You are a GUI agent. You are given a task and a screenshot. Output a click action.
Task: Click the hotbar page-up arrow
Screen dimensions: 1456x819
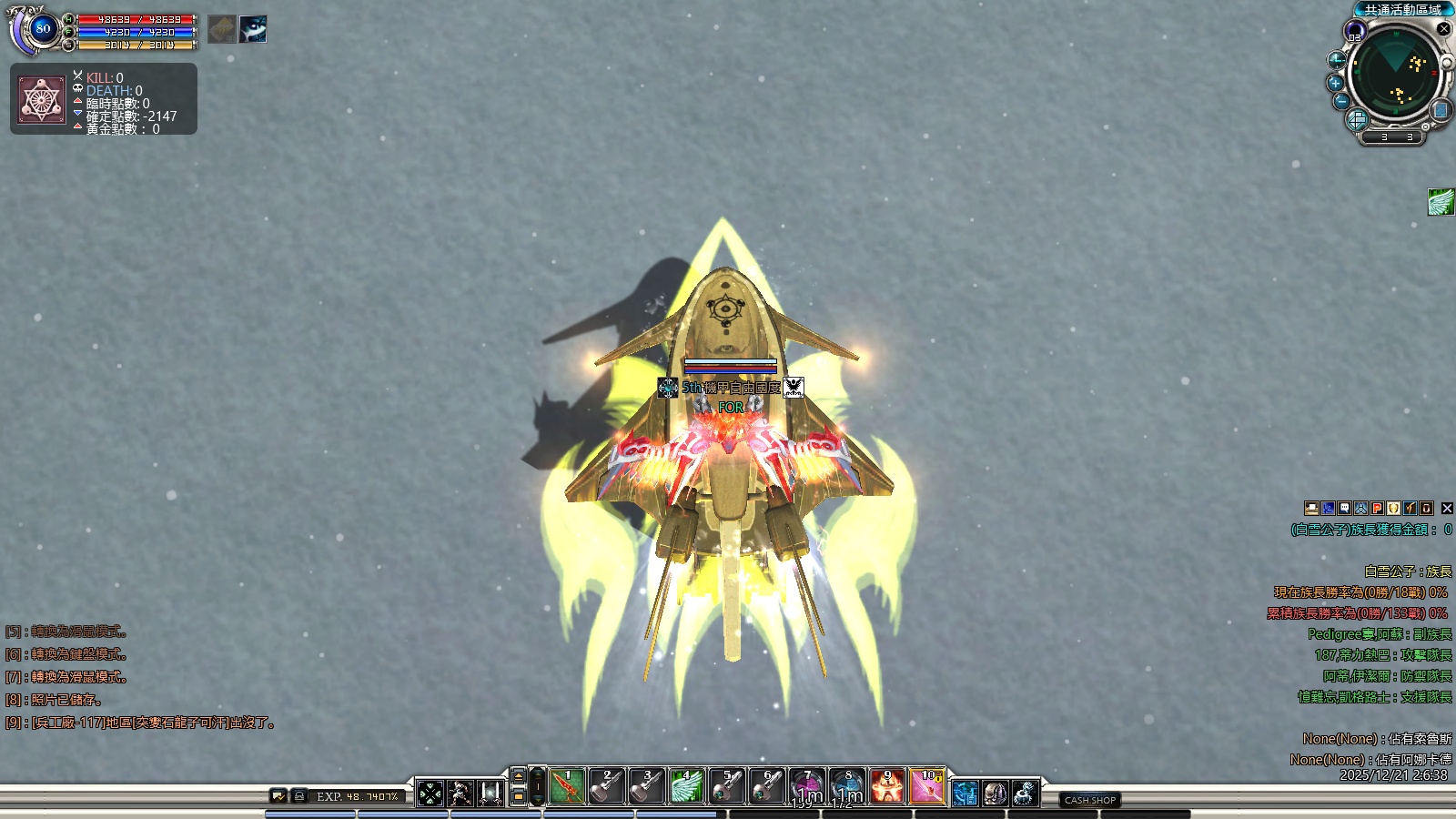(x=519, y=776)
